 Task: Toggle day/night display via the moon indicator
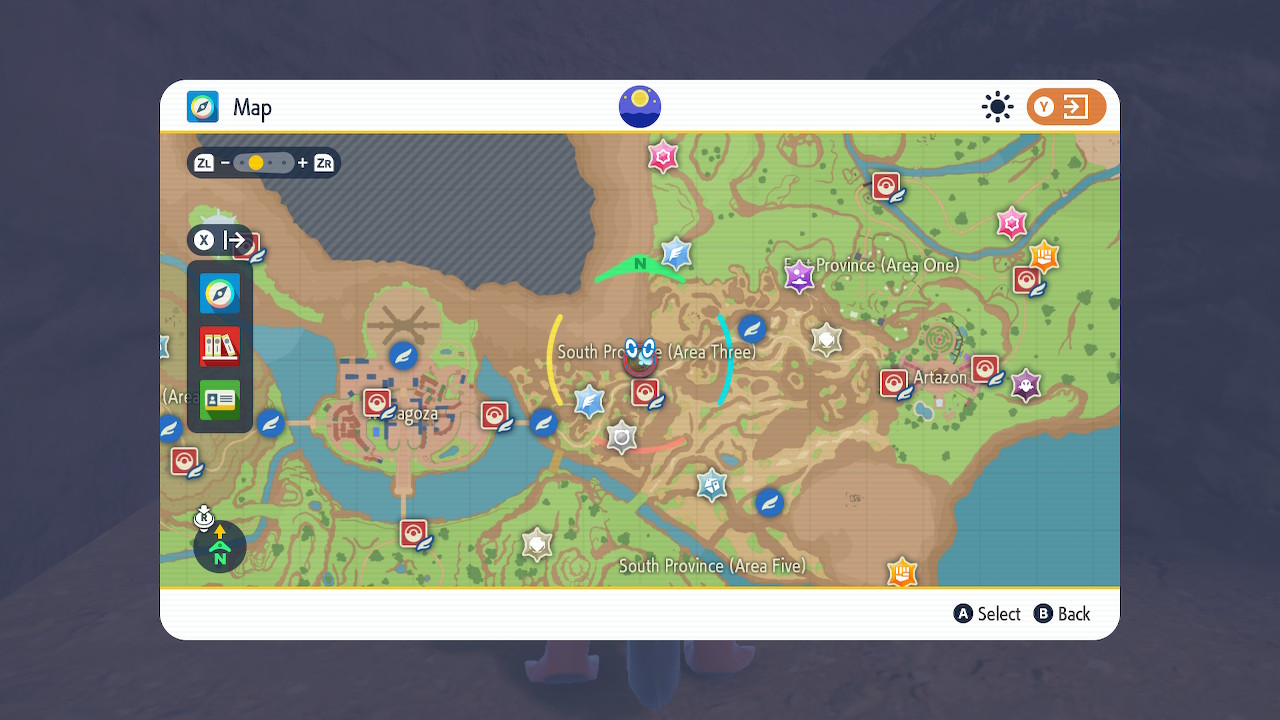pos(640,106)
